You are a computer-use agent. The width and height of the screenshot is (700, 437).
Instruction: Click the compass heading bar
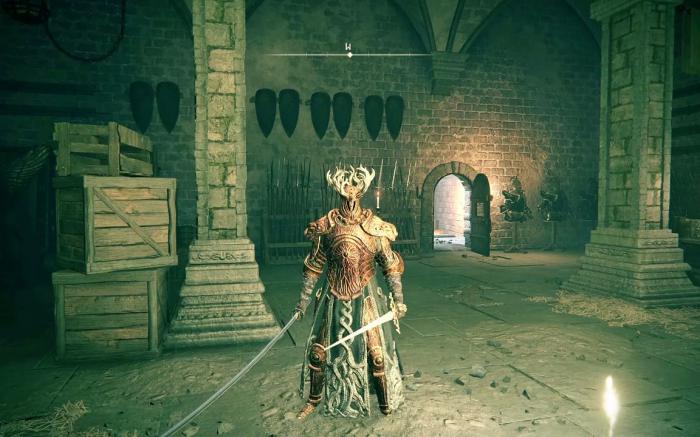pos(349,53)
